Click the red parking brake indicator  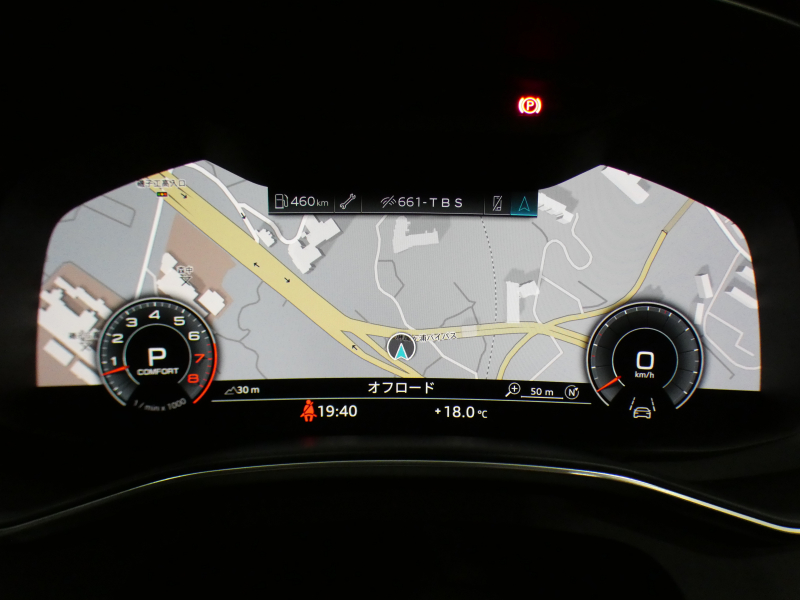[528, 102]
